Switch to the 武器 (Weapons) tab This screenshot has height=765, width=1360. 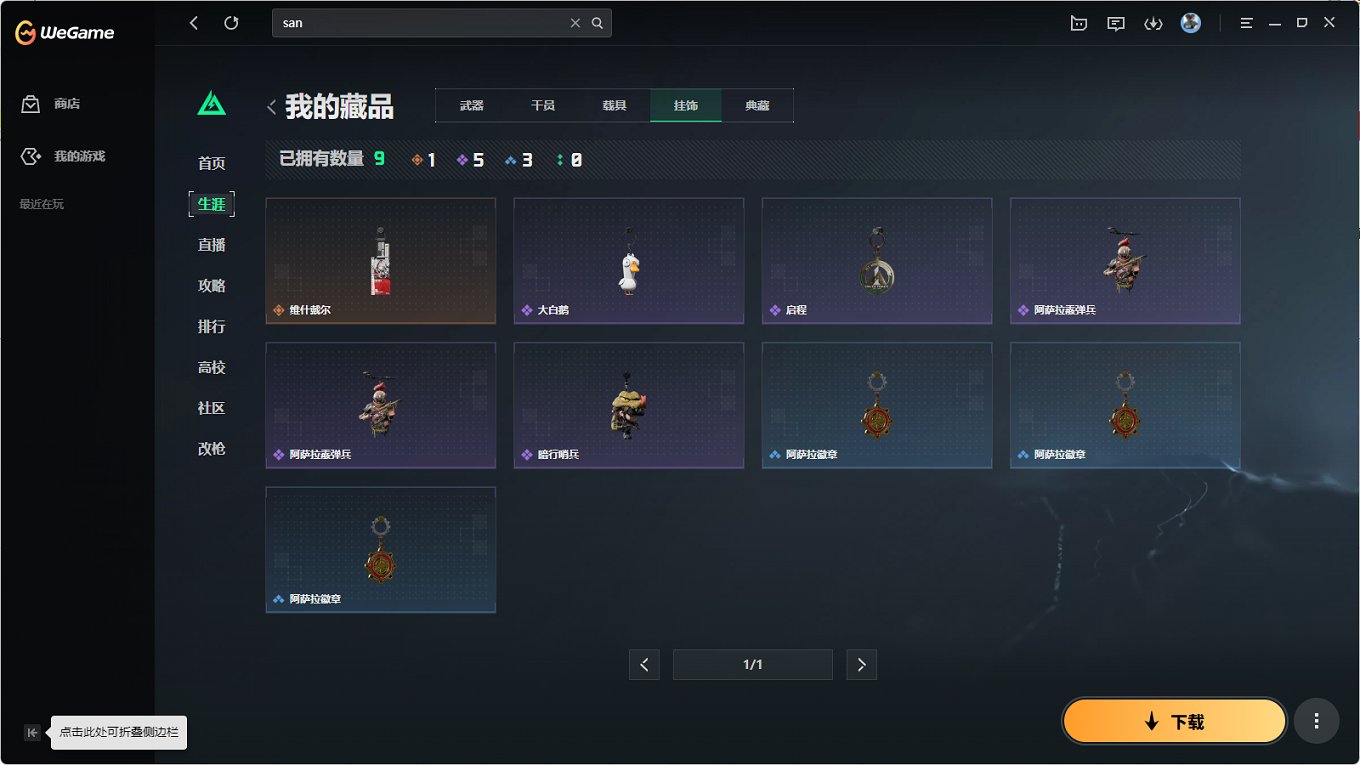point(470,104)
